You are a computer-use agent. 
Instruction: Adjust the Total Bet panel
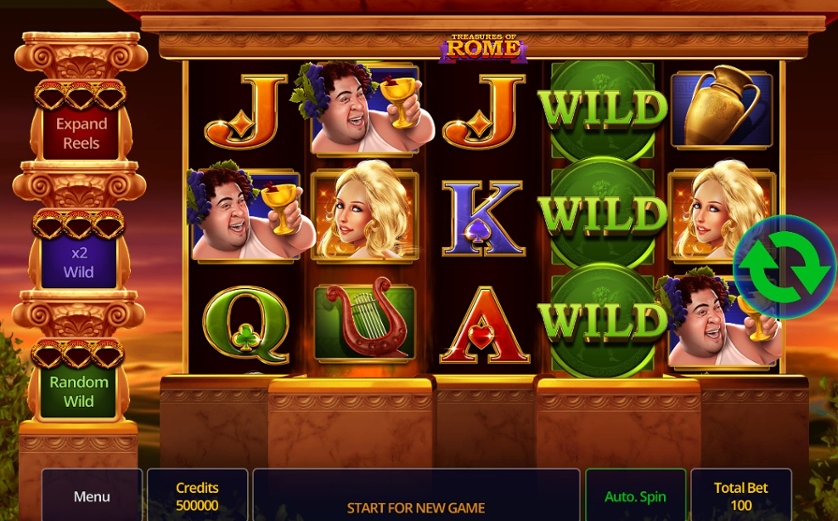click(740, 496)
